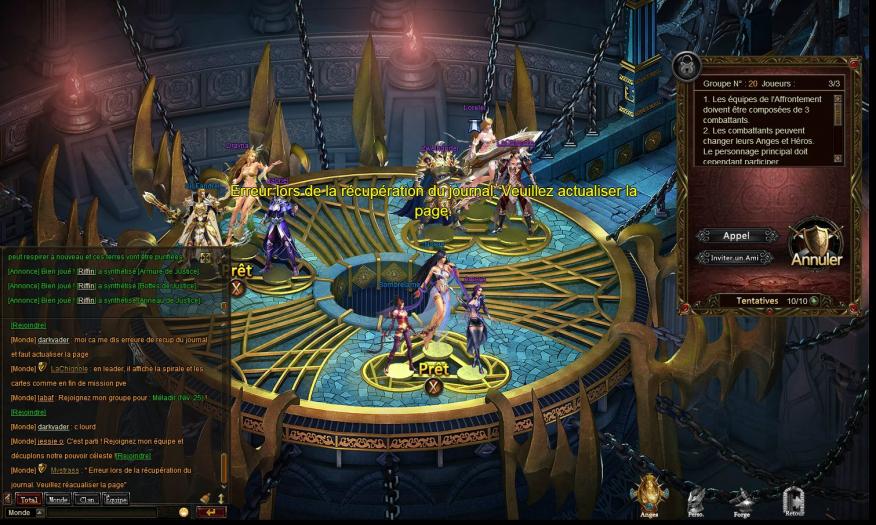Switch chat to the Équipe tab
The height and width of the screenshot is (525, 876).
[116, 499]
